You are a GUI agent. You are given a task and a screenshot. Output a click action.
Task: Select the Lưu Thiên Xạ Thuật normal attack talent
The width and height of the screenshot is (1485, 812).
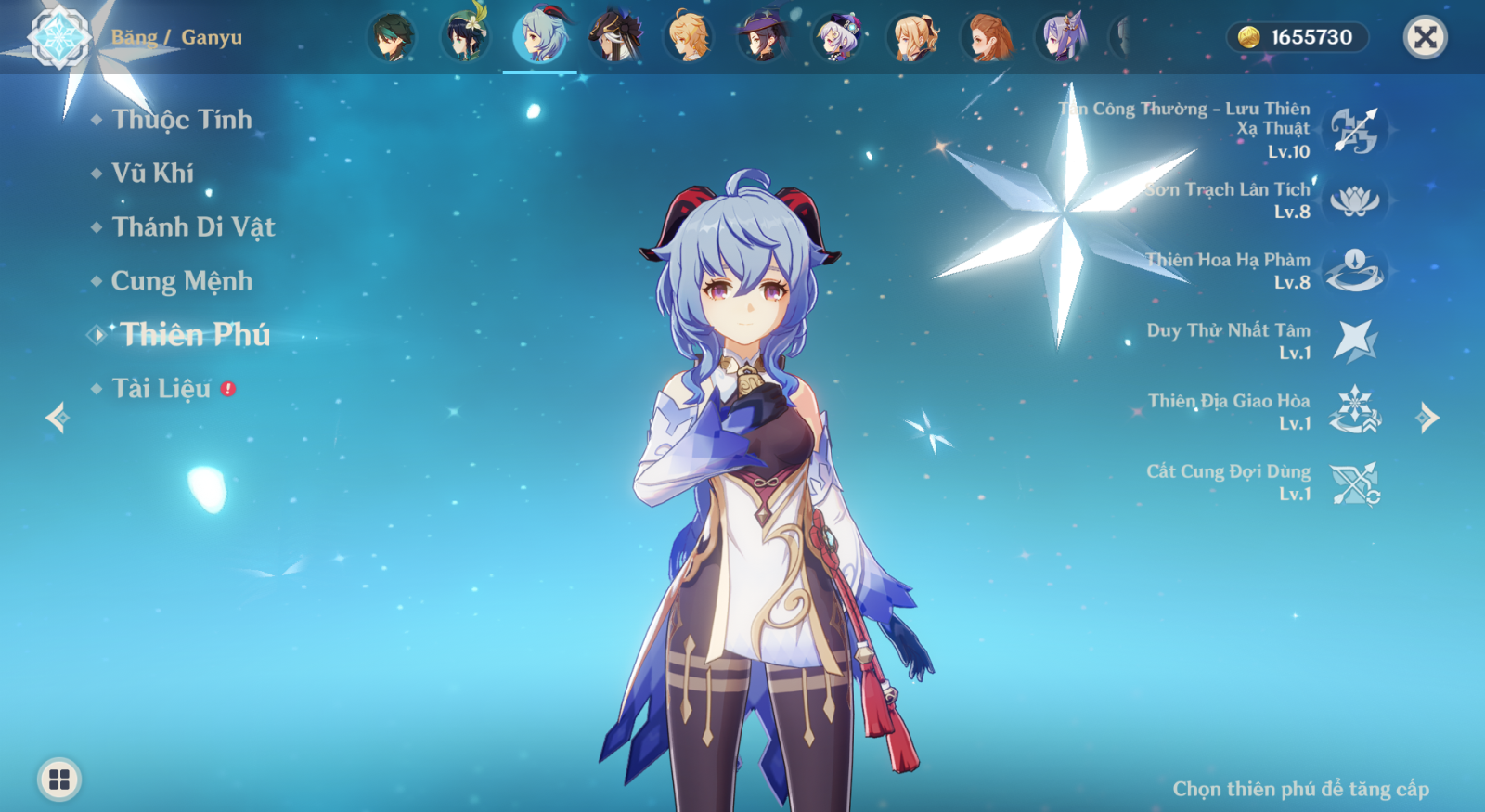click(x=1354, y=130)
